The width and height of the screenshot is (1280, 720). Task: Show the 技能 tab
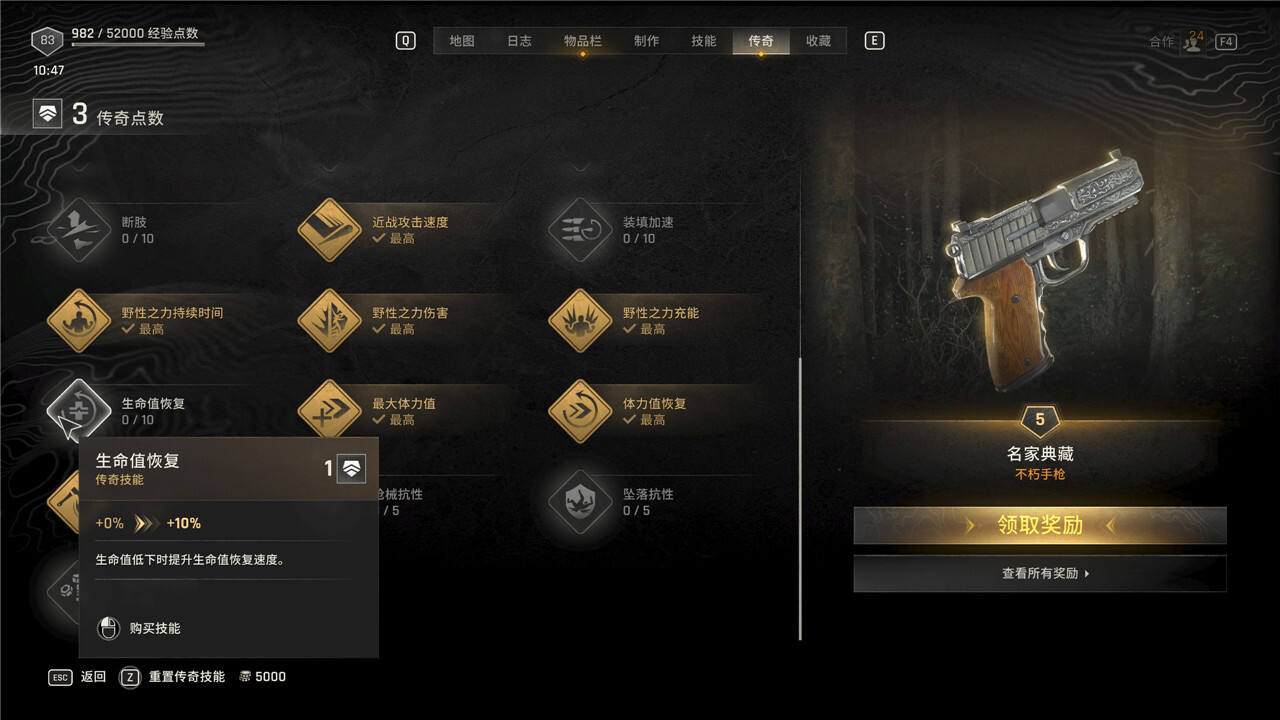pos(703,41)
